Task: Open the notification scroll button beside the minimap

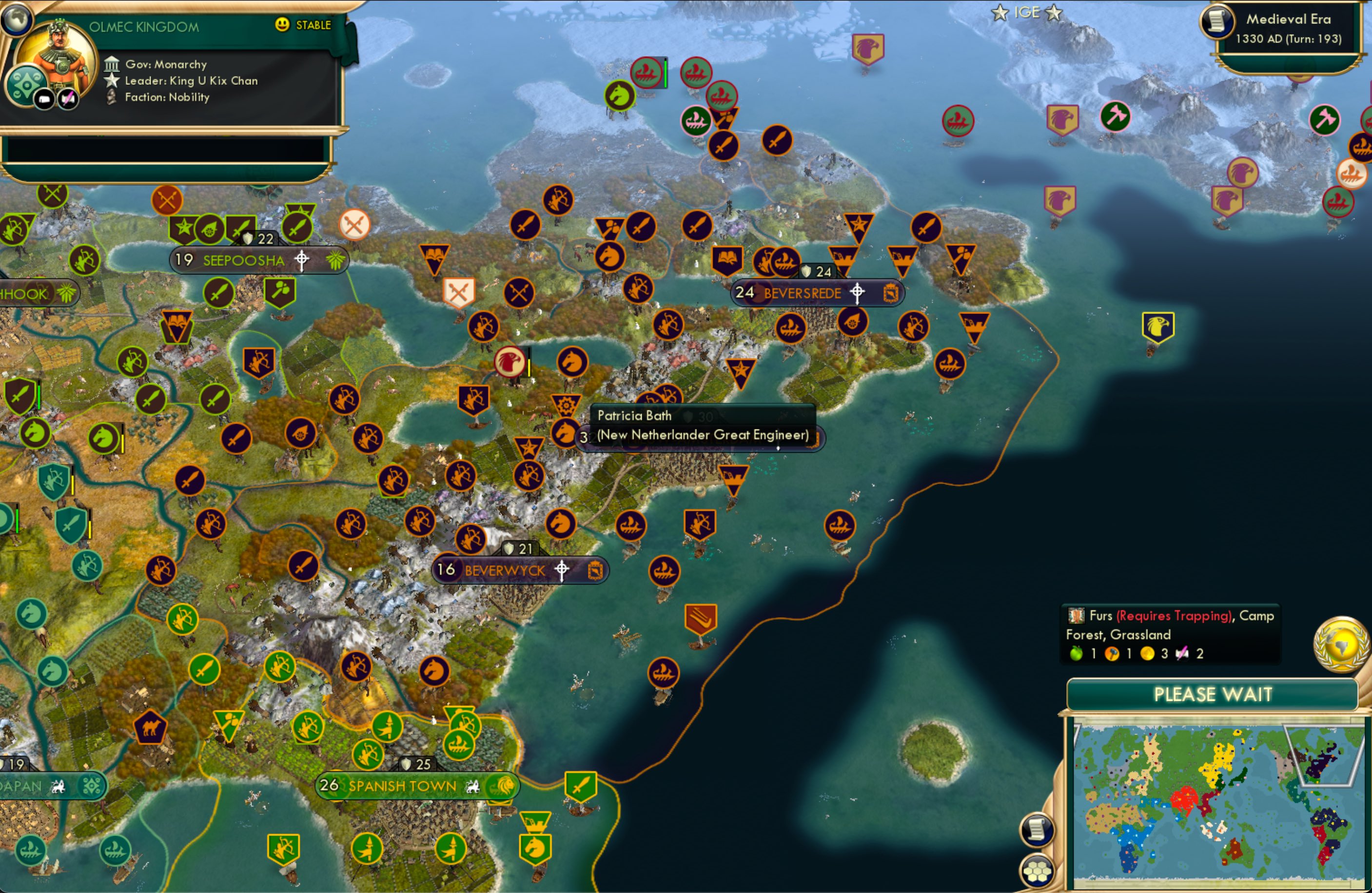Action: 1036,829
